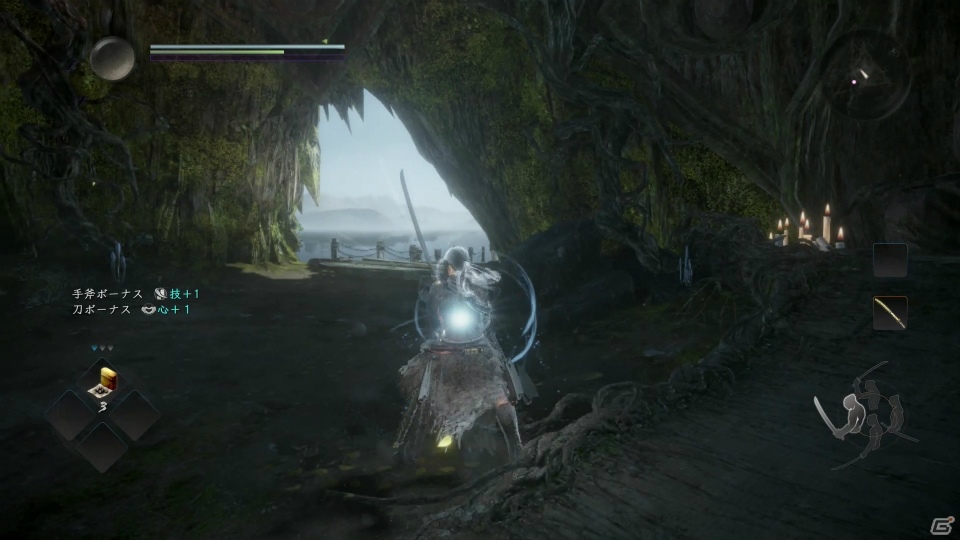Open the circular compass radar
The height and width of the screenshot is (540, 960).
866,75
